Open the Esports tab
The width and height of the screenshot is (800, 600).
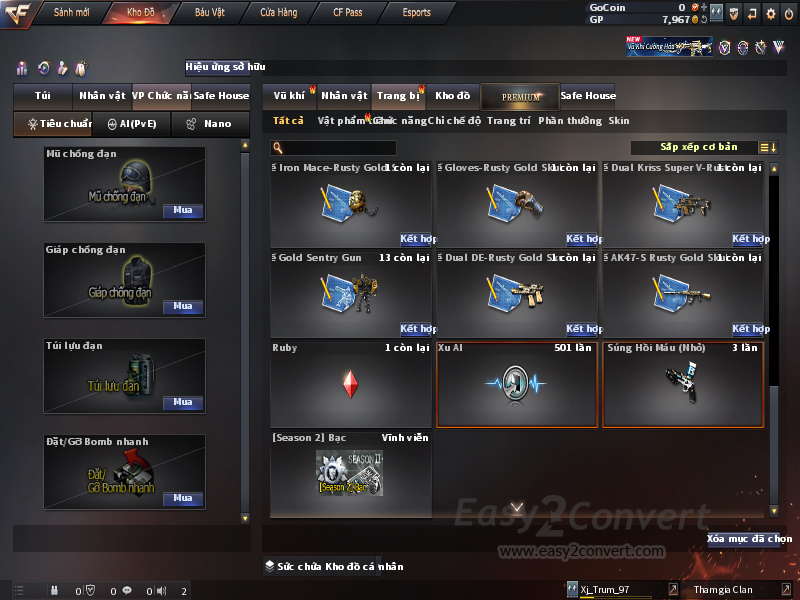tap(416, 13)
